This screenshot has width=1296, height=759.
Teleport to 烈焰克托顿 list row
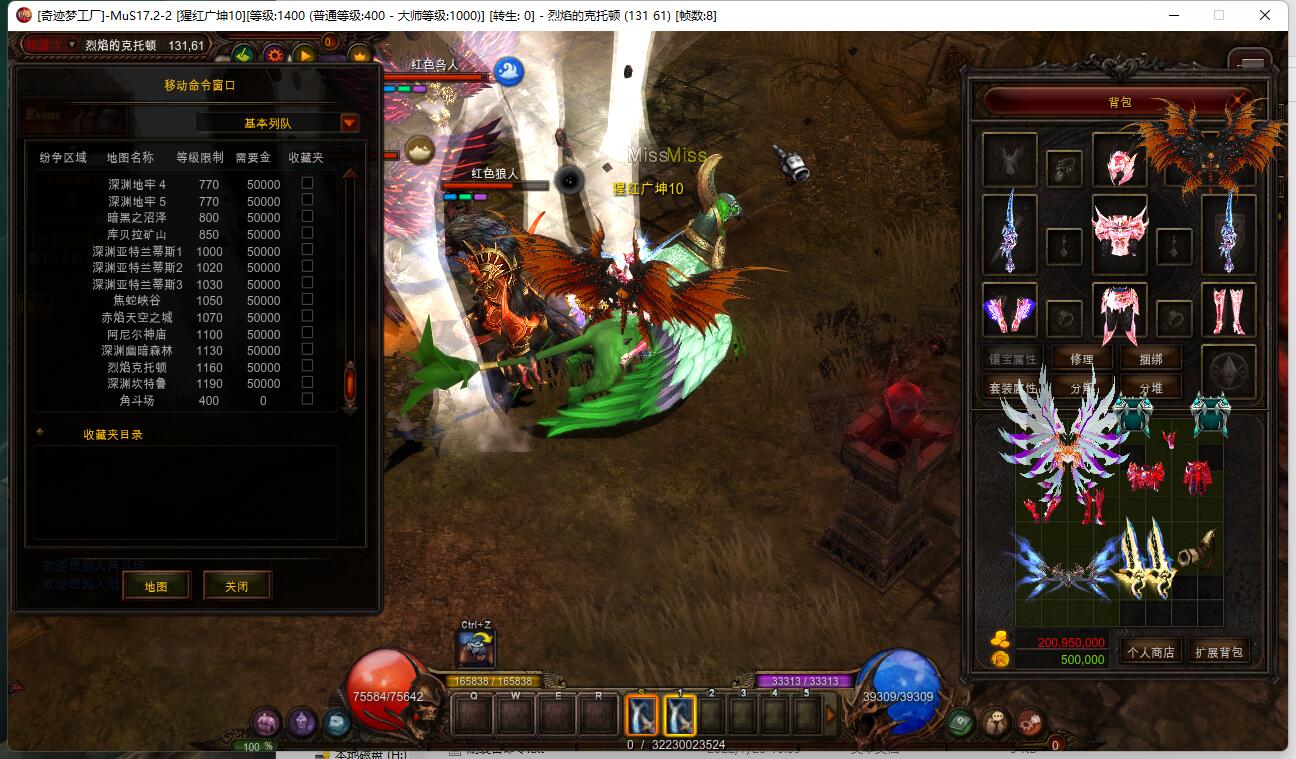(137, 367)
